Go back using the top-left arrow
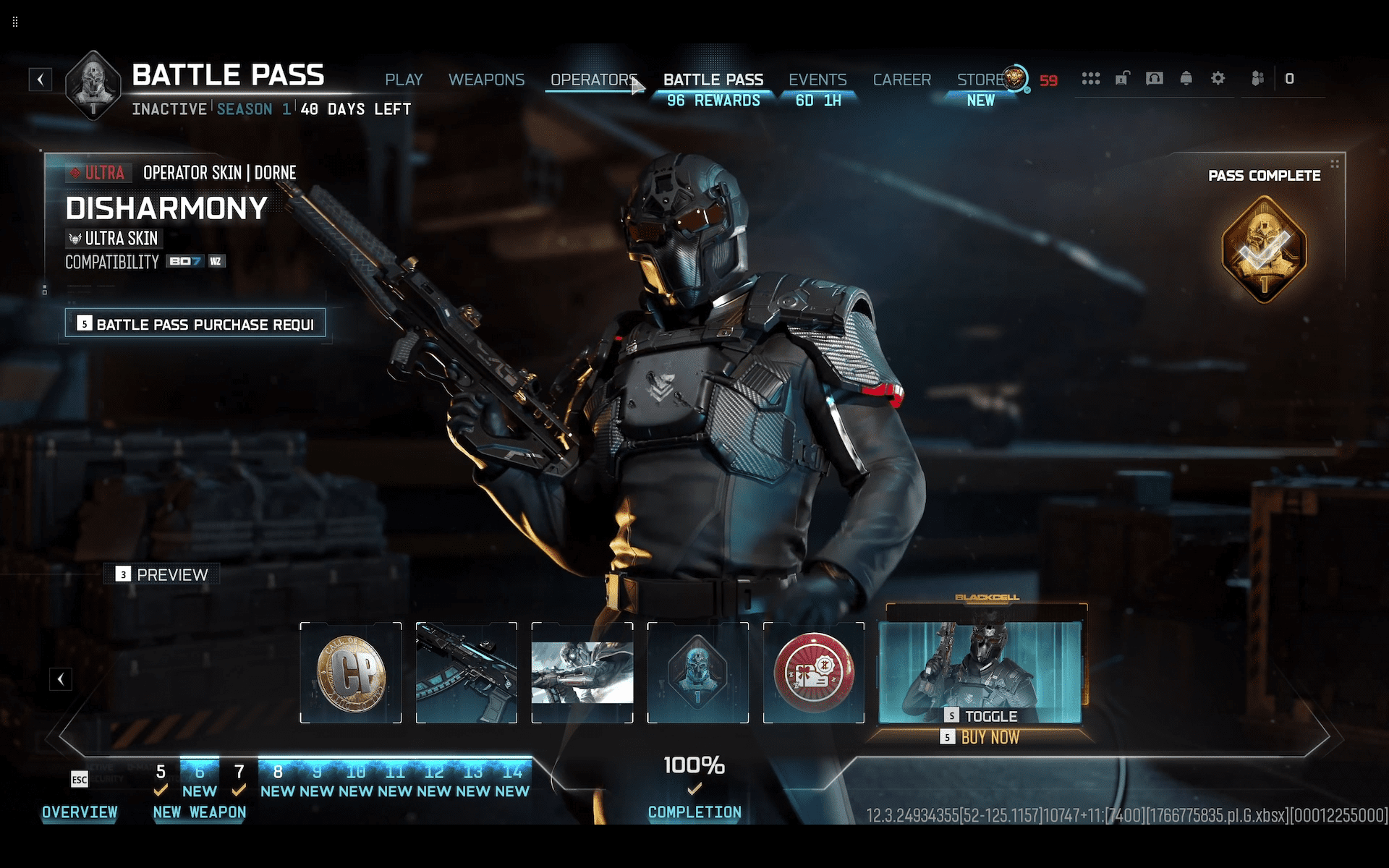Image resolution: width=1389 pixels, height=868 pixels. (41, 80)
